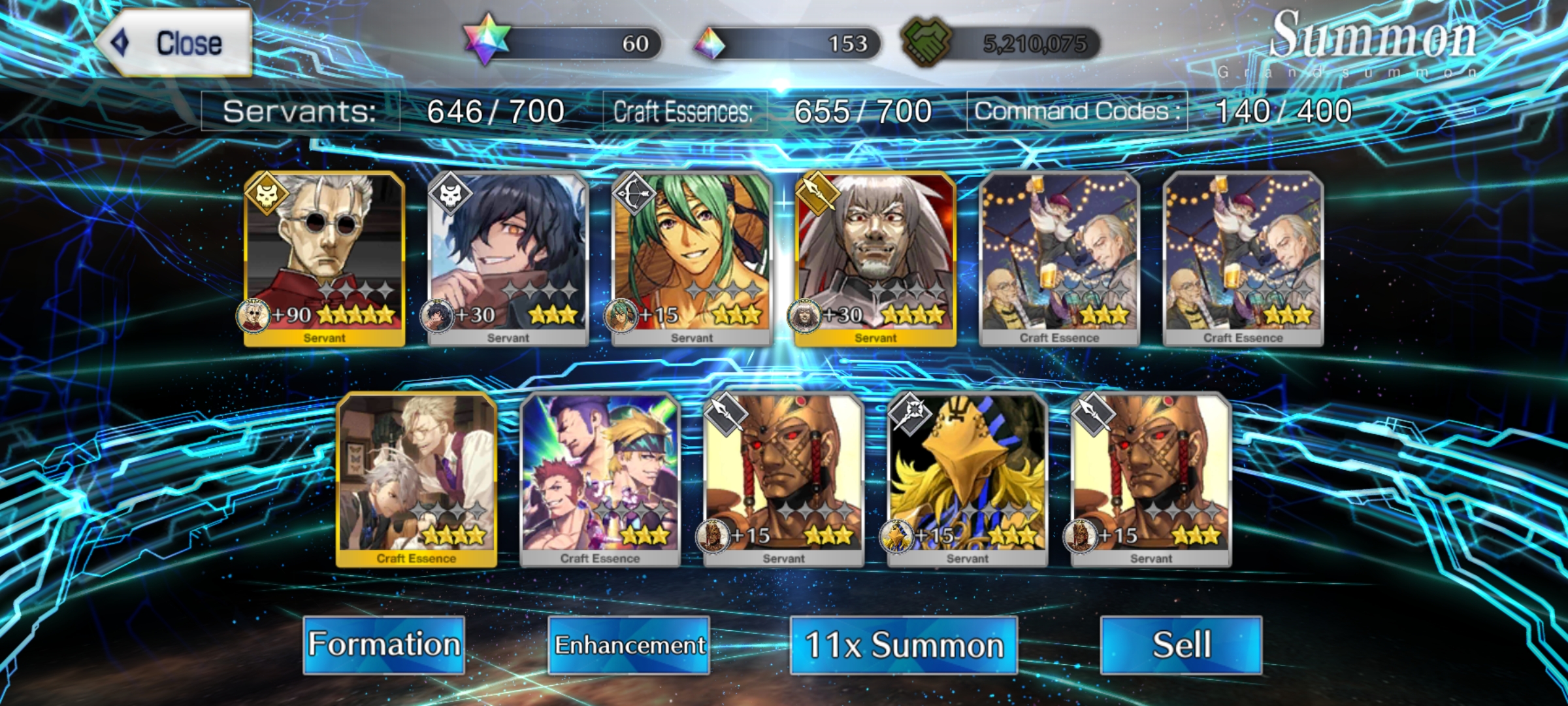This screenshot has height=706, width=1568.
Task: Choose the green-haired archer servant card
Action: tap(692, 258)
